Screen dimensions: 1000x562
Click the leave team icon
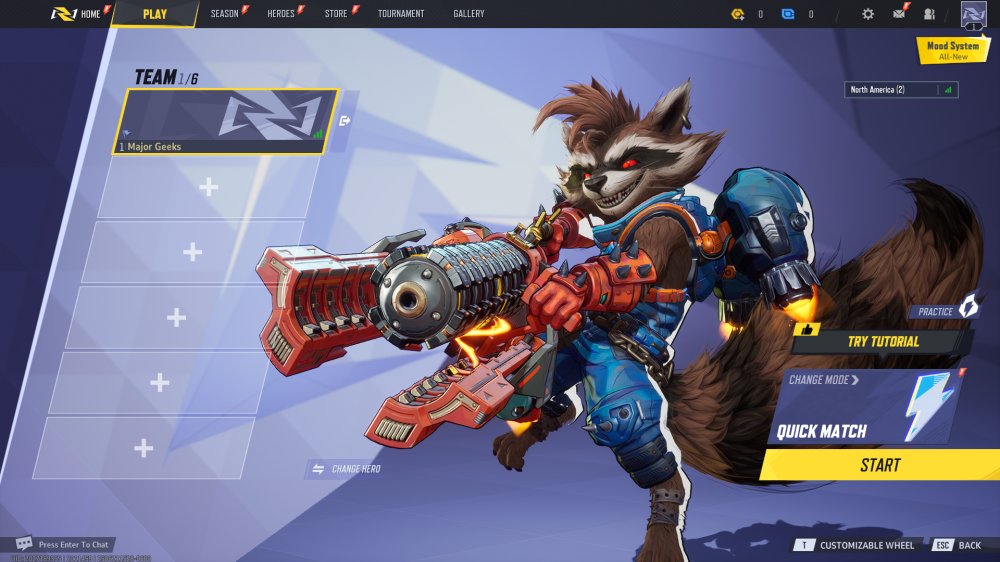click(x=345, y=121)
